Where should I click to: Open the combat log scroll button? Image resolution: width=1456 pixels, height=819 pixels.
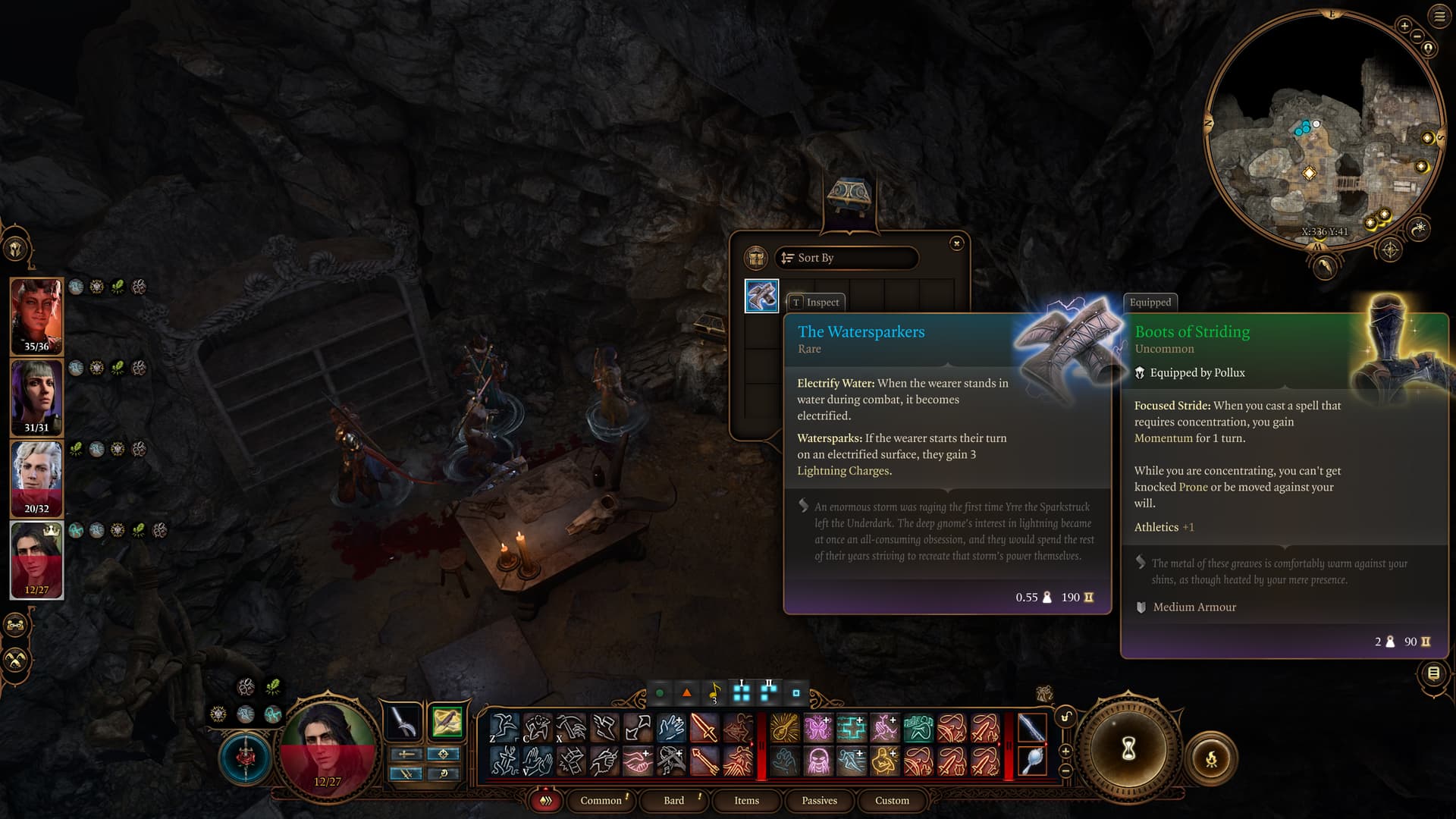[x=1433, y=673]
